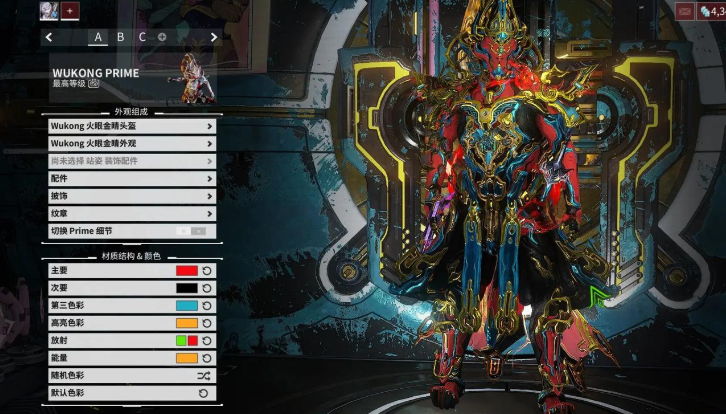Change the orange 能量 energy color swatch
The image size is (726, 414).
click(186, 358)
